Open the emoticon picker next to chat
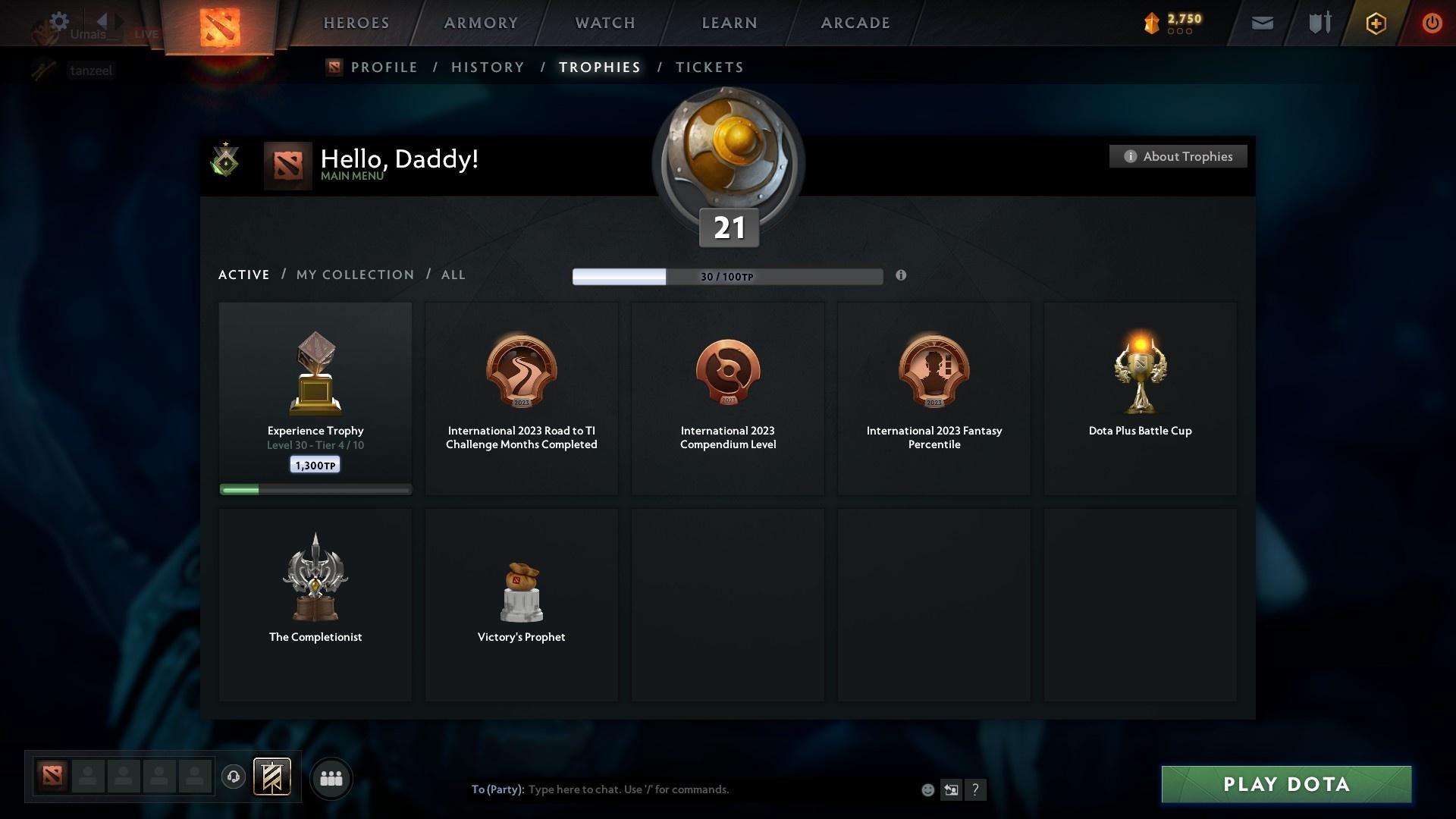 click(927, 789)
